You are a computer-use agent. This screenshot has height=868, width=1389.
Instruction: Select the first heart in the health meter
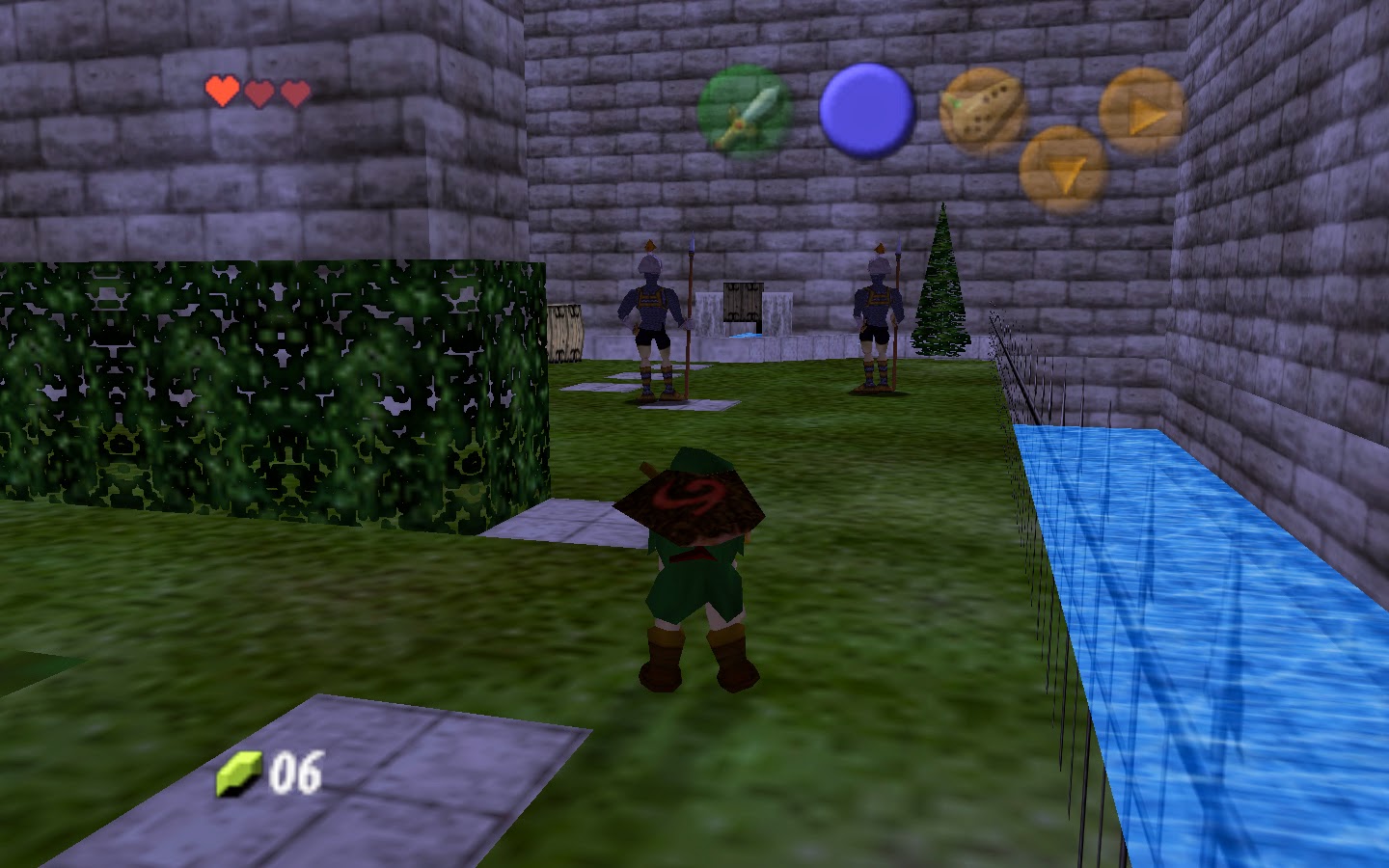pyautogui.click(x=222, y=91)
